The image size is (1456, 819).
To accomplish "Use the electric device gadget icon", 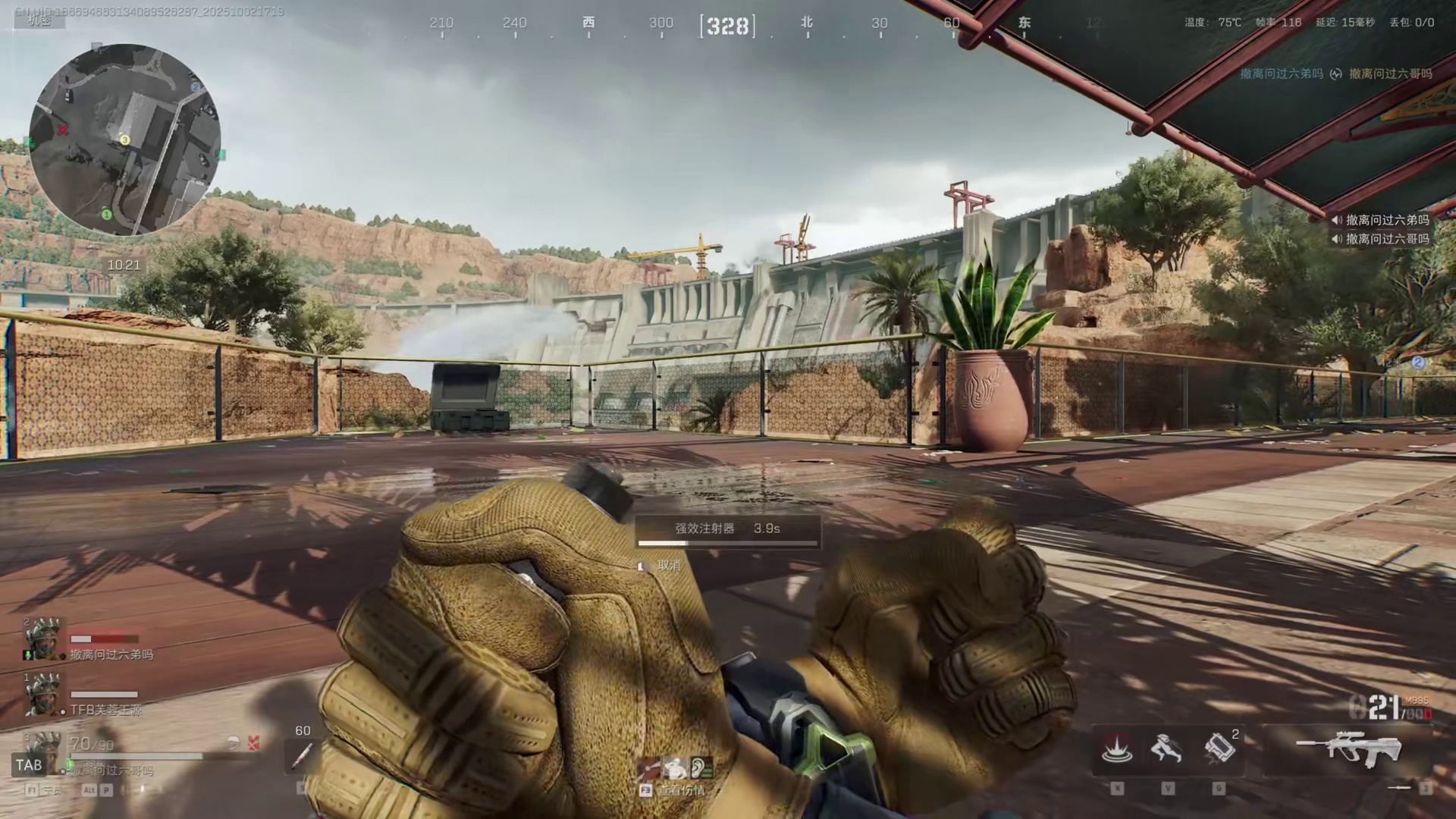I will click(1219, 748).
